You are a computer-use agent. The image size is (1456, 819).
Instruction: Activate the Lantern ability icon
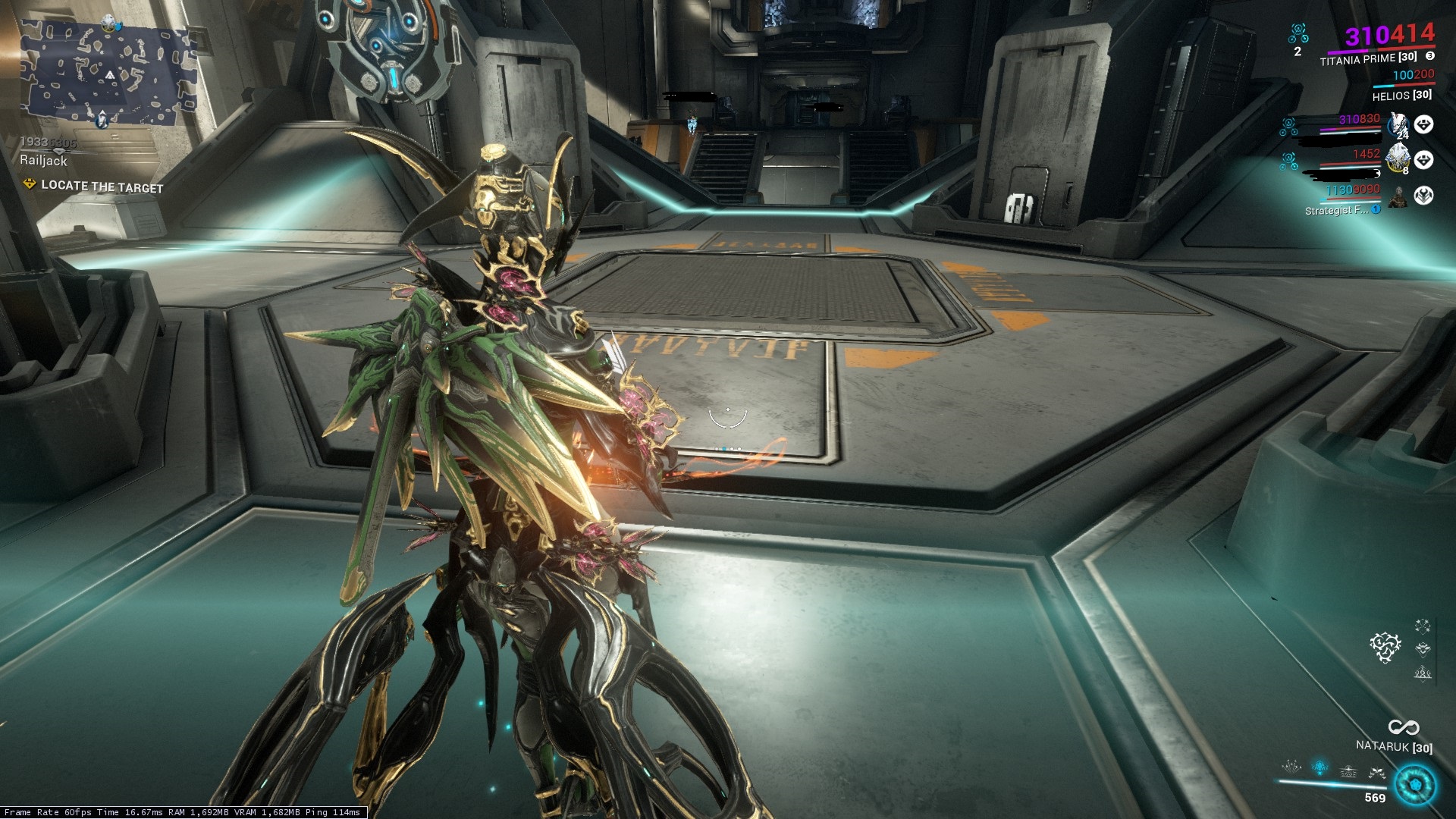click(x=1349, y=772)
